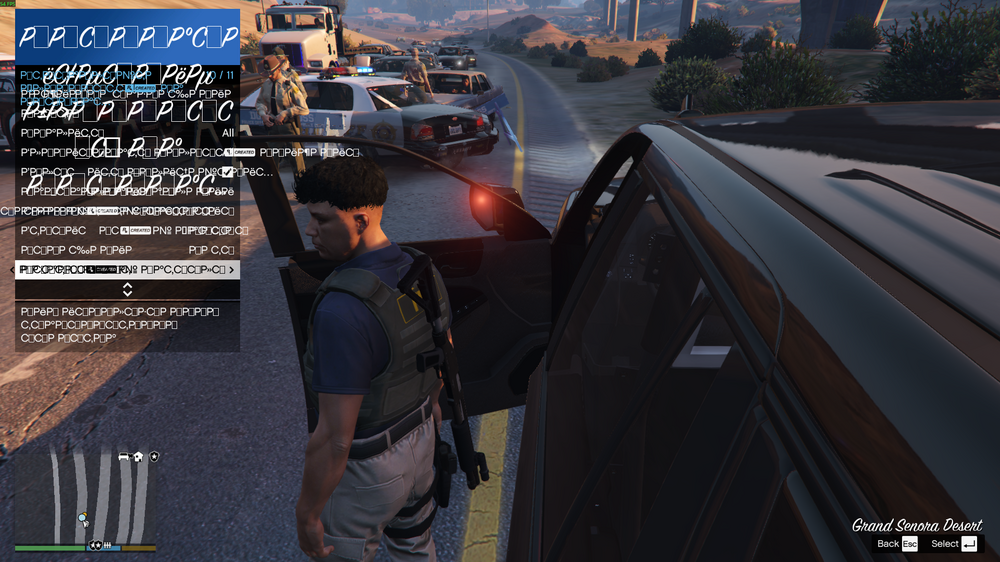
Task: Open the minimap showing the road
Action: [85, 495]
